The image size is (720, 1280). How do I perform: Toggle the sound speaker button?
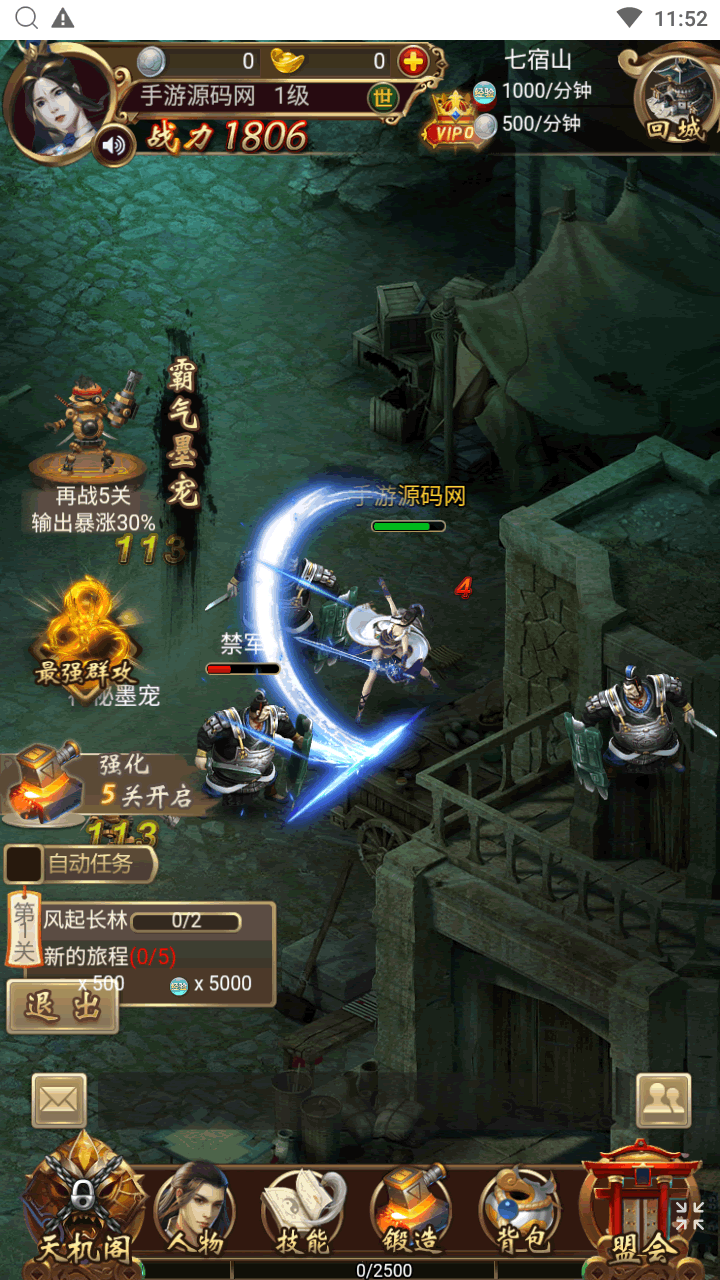(115, 146)
